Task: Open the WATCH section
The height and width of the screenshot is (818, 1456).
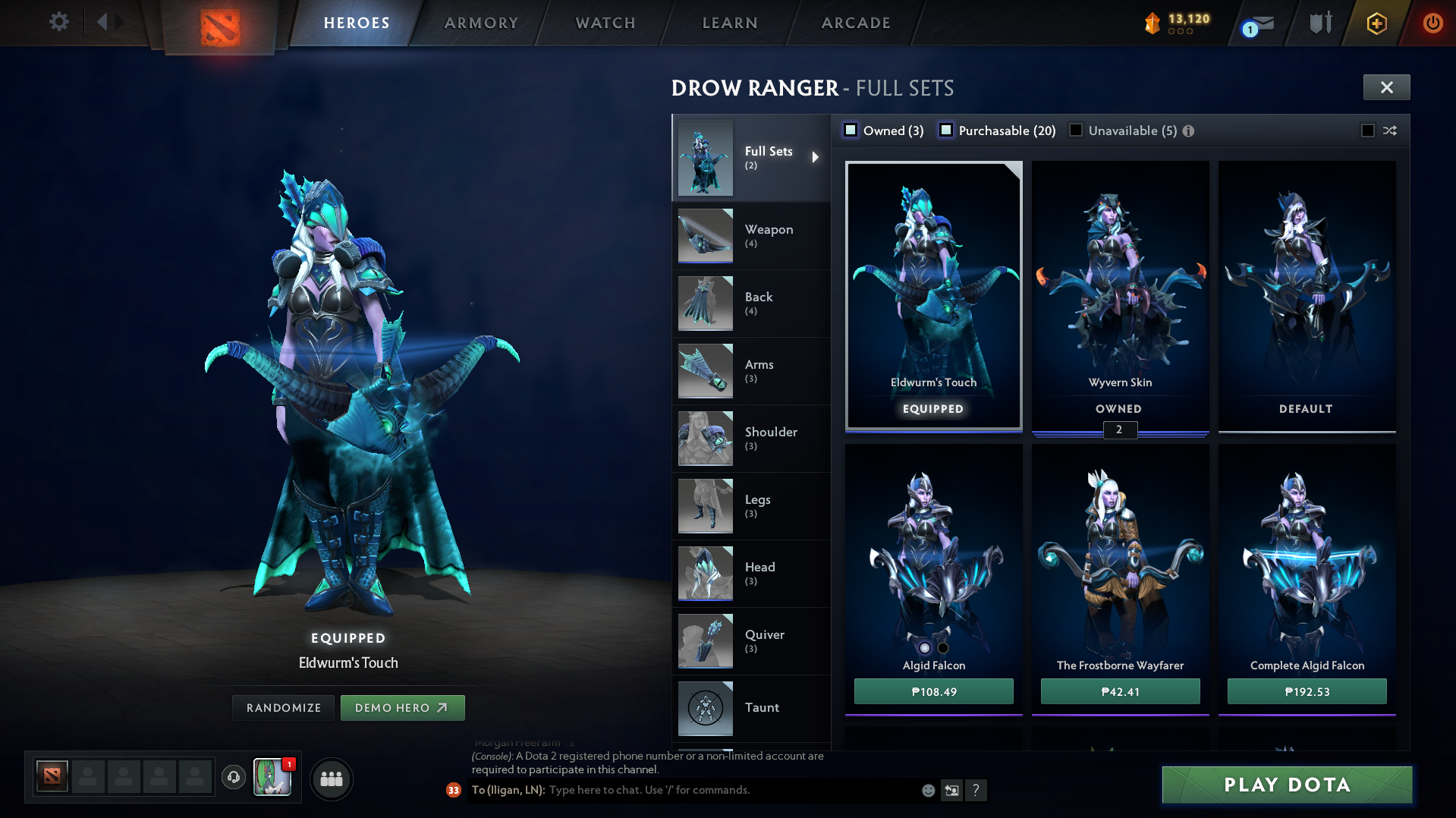Action: pos(604,23)
